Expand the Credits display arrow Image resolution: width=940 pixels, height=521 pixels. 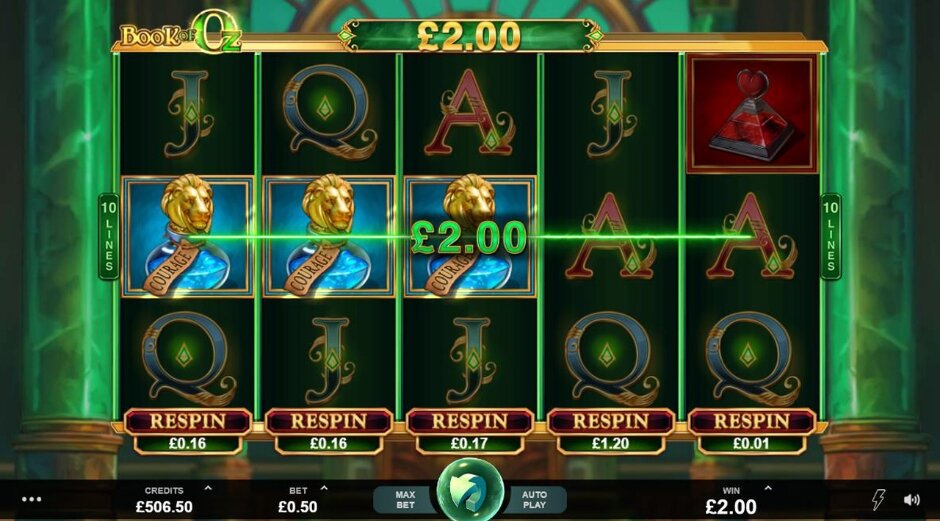(208, 489)
